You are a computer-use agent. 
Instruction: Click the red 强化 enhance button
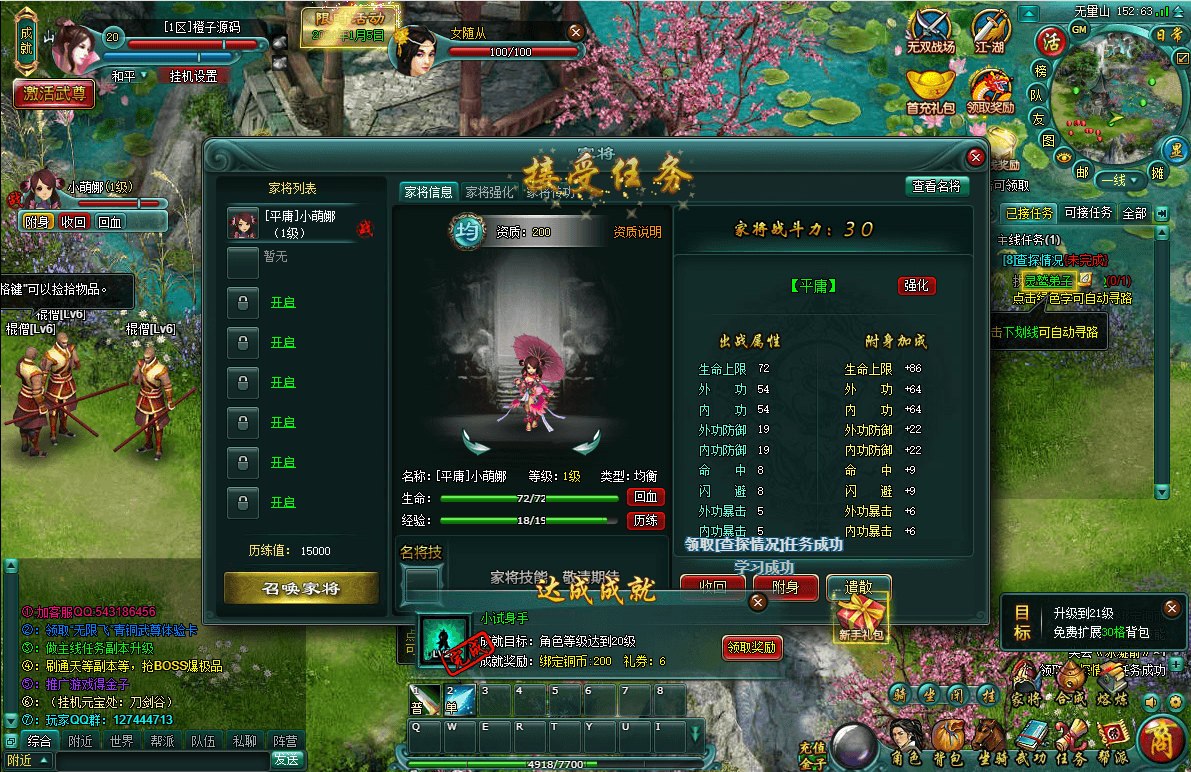916,285
